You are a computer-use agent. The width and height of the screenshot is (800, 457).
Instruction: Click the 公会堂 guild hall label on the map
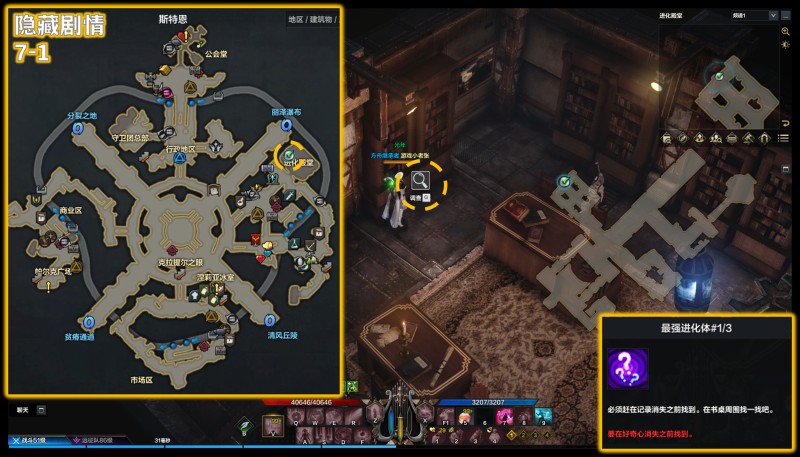click(x=216, y=55)
